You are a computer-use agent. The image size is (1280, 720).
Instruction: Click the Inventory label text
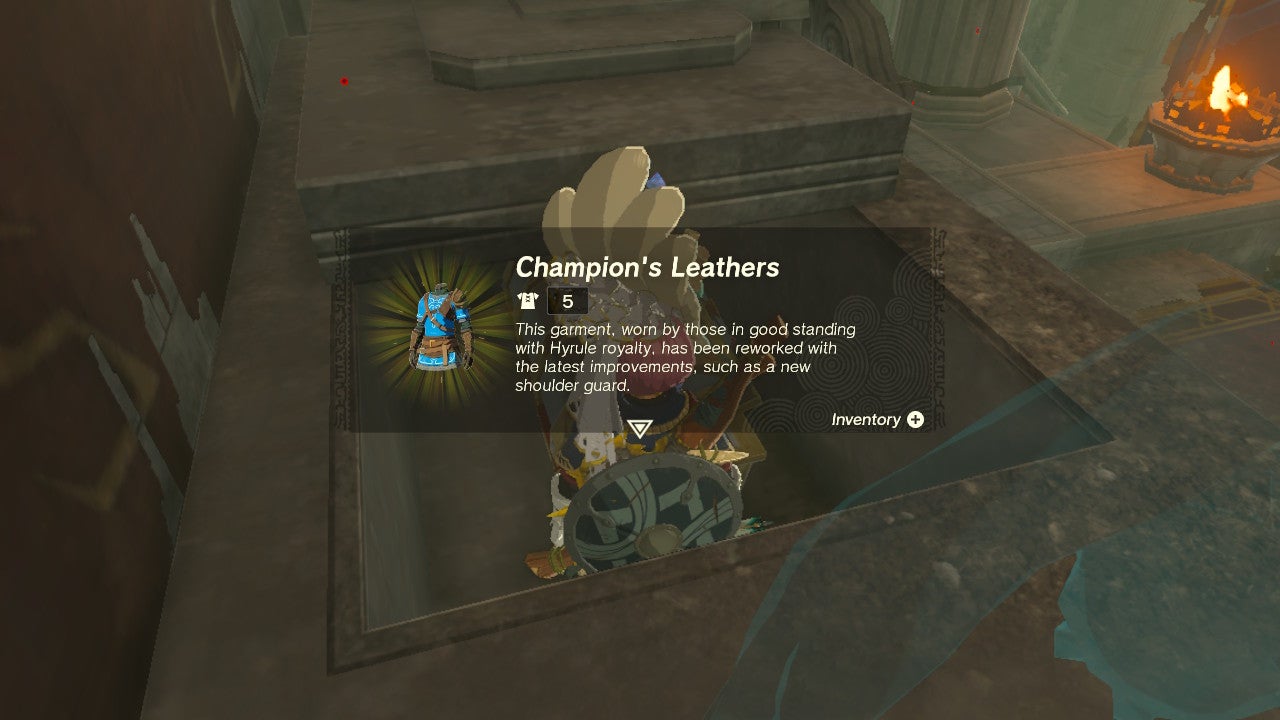tap(864, 420)
